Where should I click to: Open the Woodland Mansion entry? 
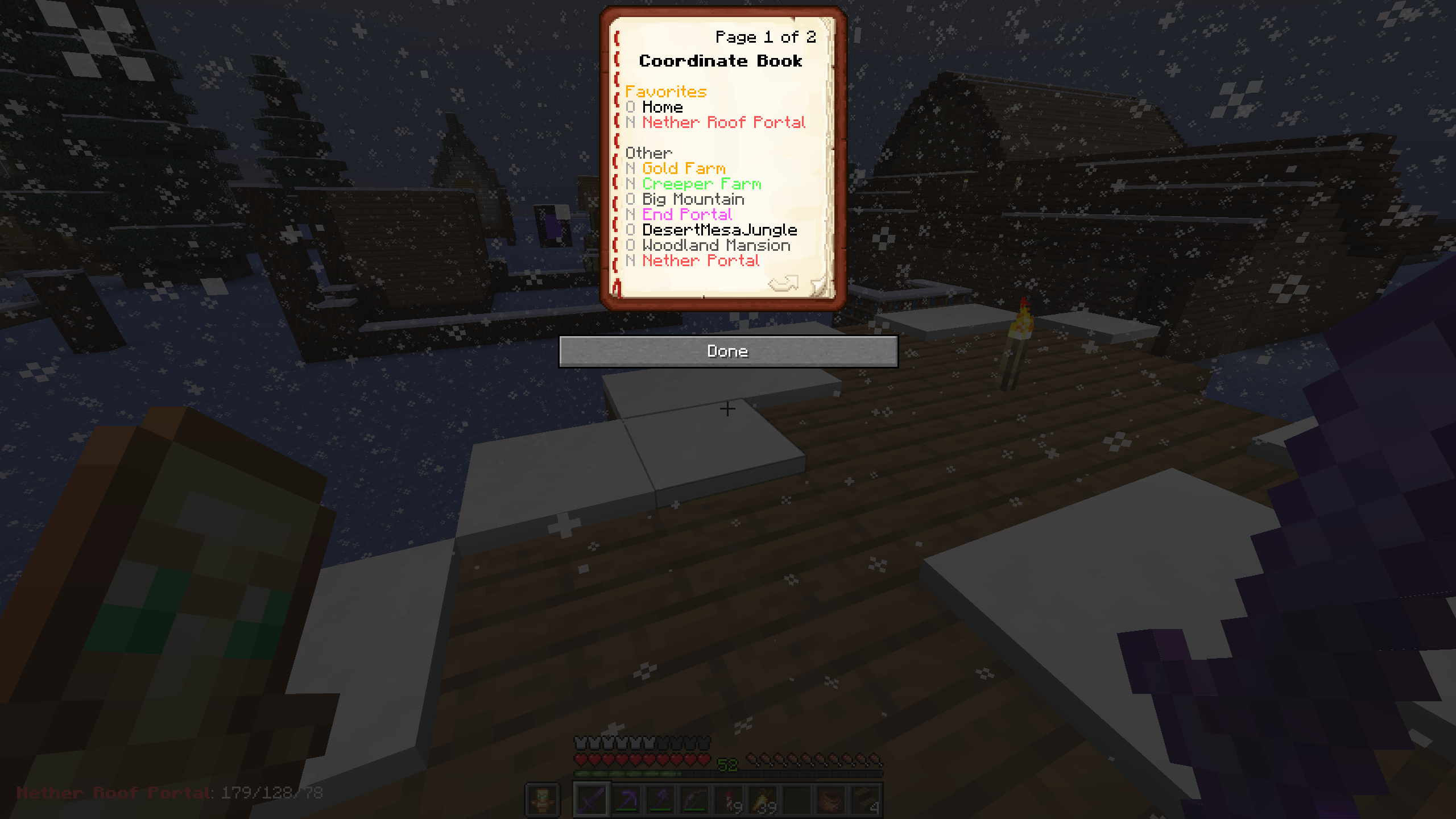[715, 245]
